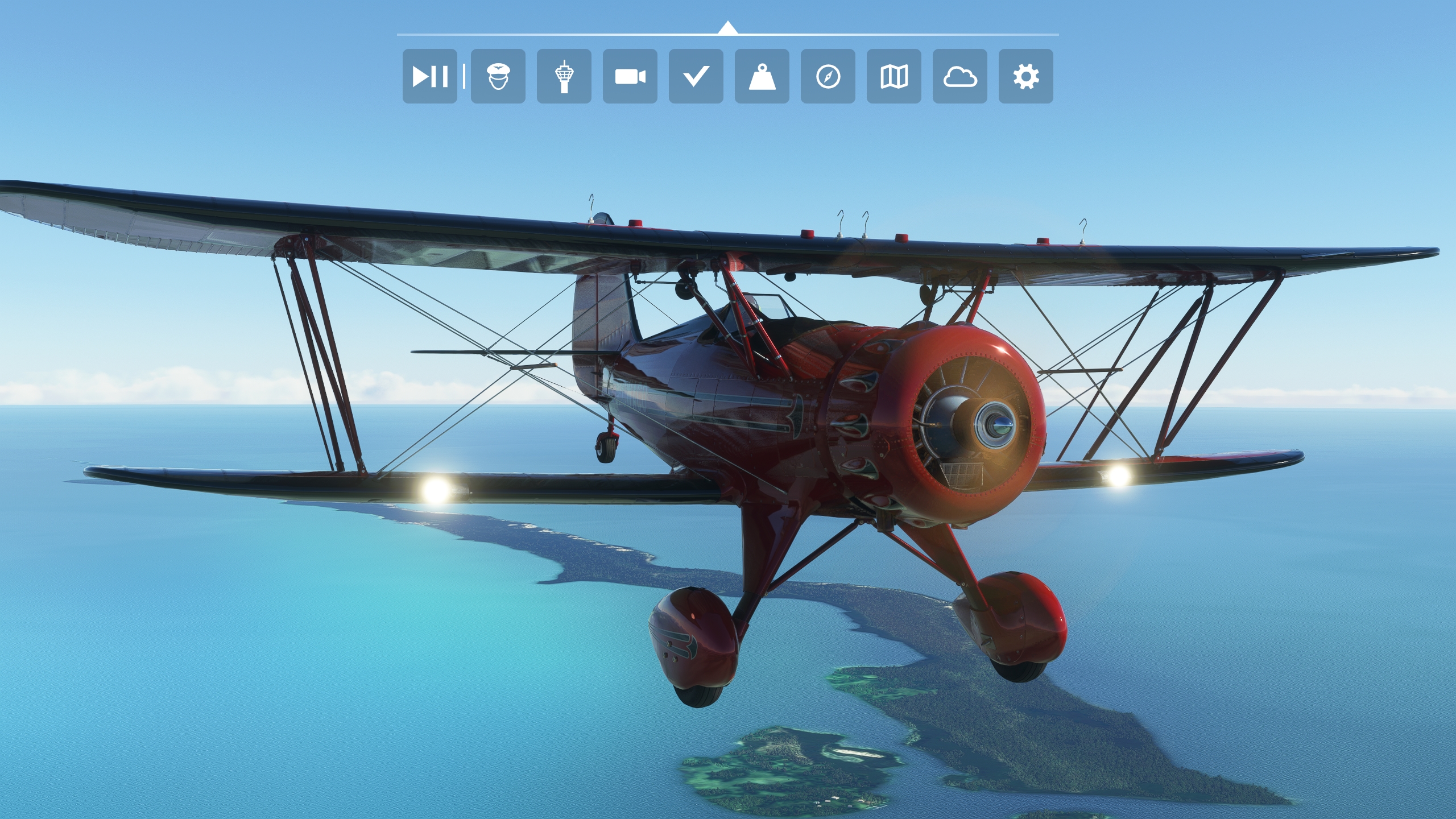Image resolution: width=1456 pixels, height=819 pixels.
Task: Open the AI pilot control panel
Action: click(x=498, y=76)
